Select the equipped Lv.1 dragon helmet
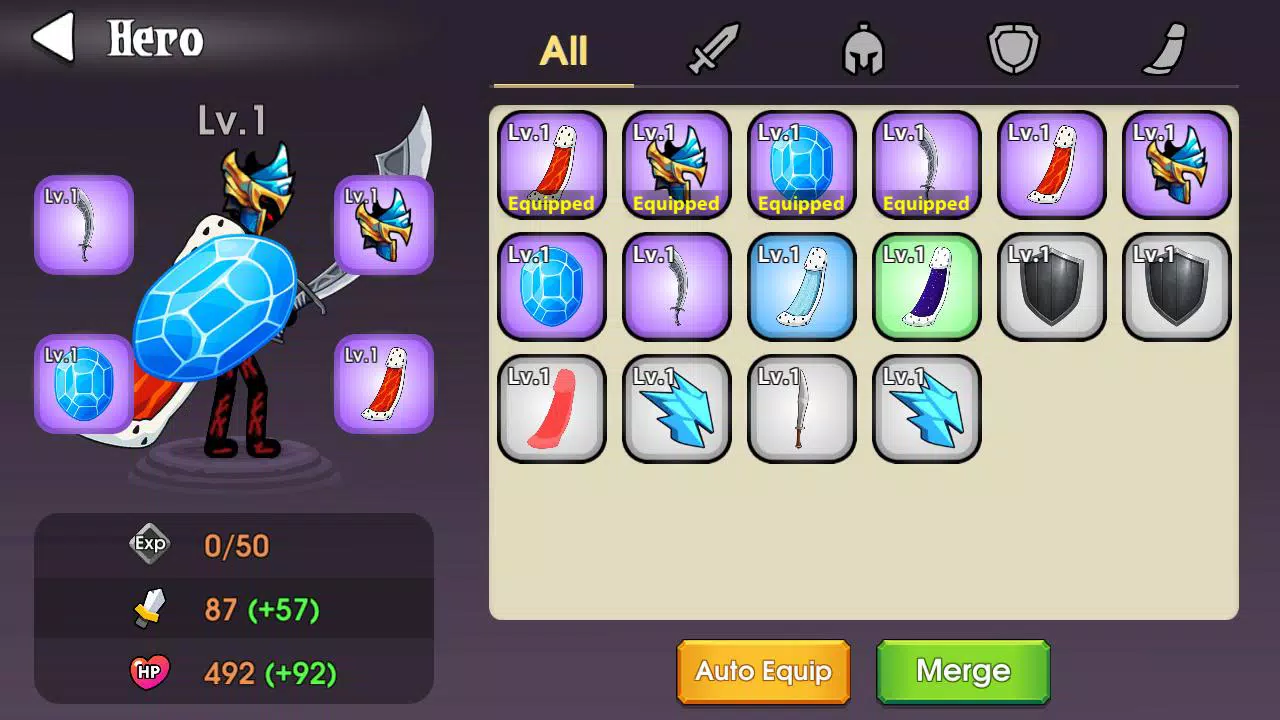Screen dimensions: 1280x720 point(676,163)
